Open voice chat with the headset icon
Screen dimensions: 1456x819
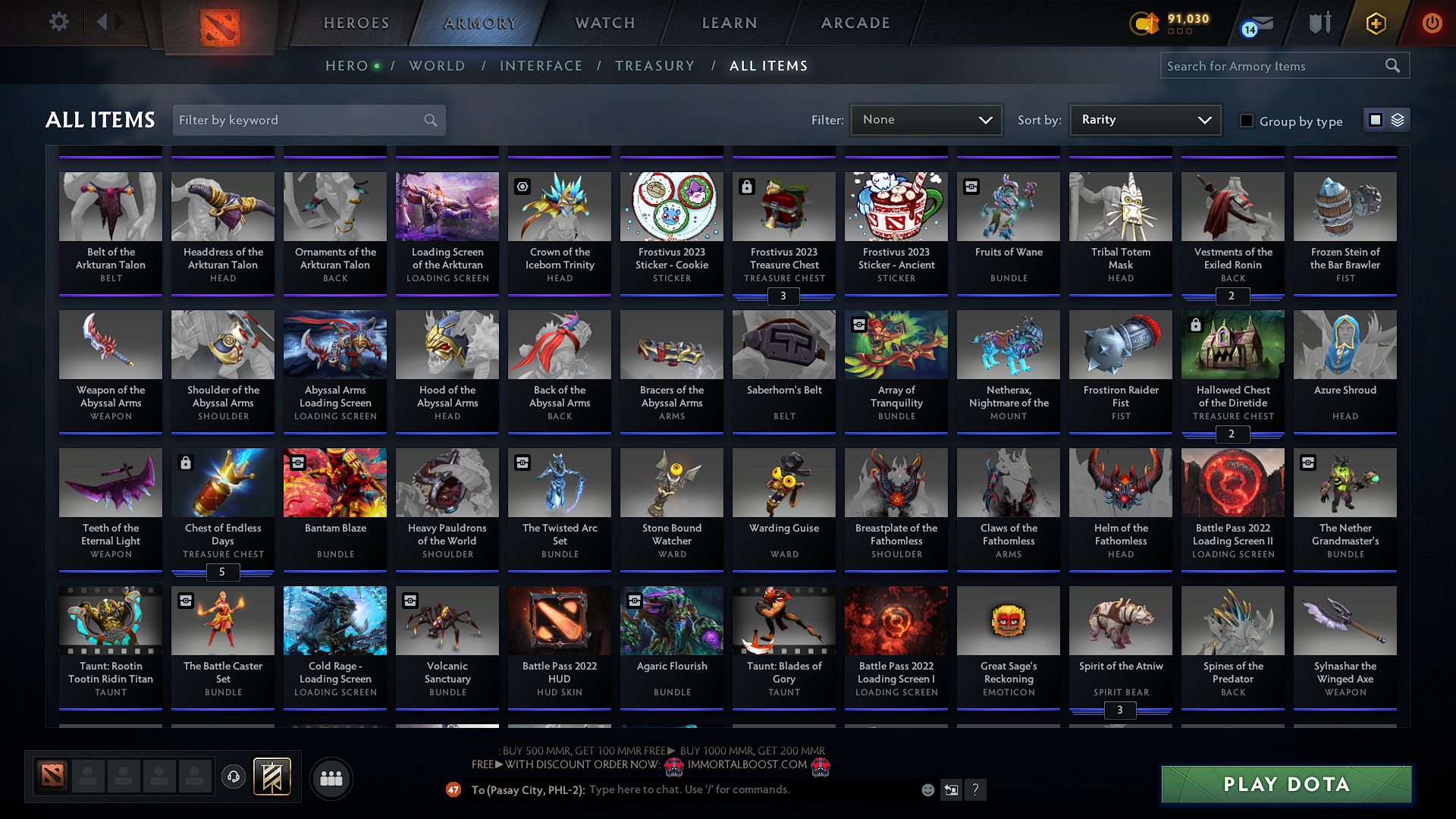(x=234, y=777)
